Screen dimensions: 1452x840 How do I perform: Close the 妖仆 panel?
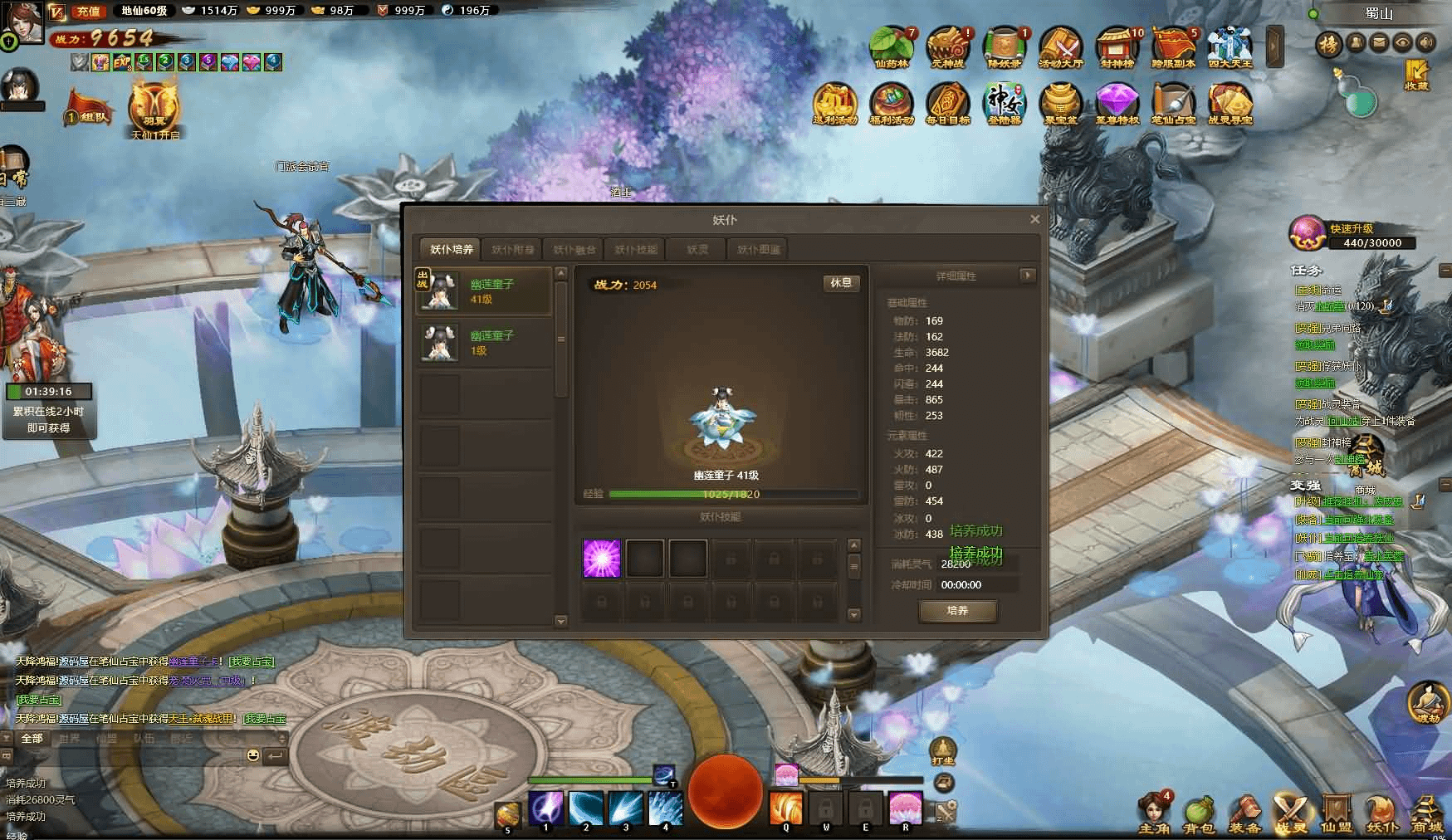(x=1034, y=219)
